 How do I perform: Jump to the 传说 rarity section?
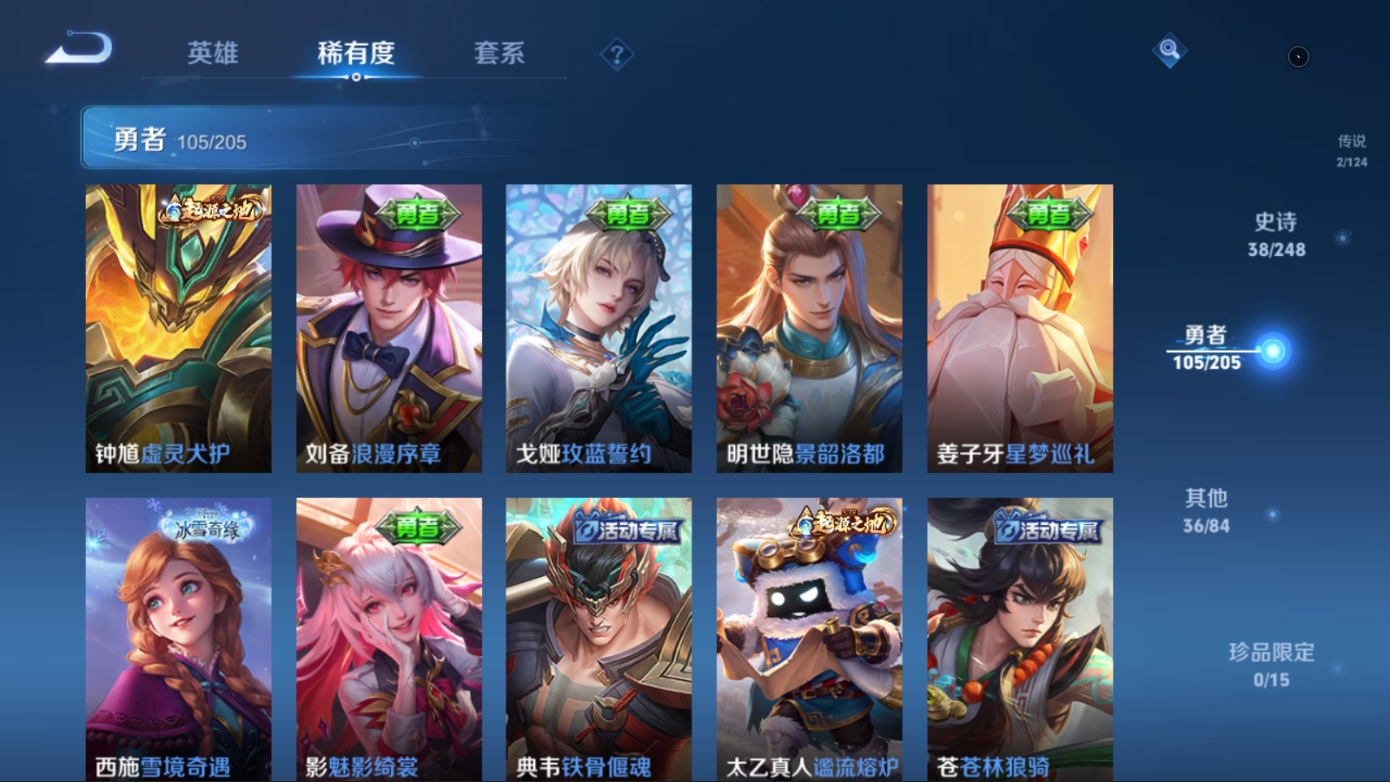[x=1351, y=150]
